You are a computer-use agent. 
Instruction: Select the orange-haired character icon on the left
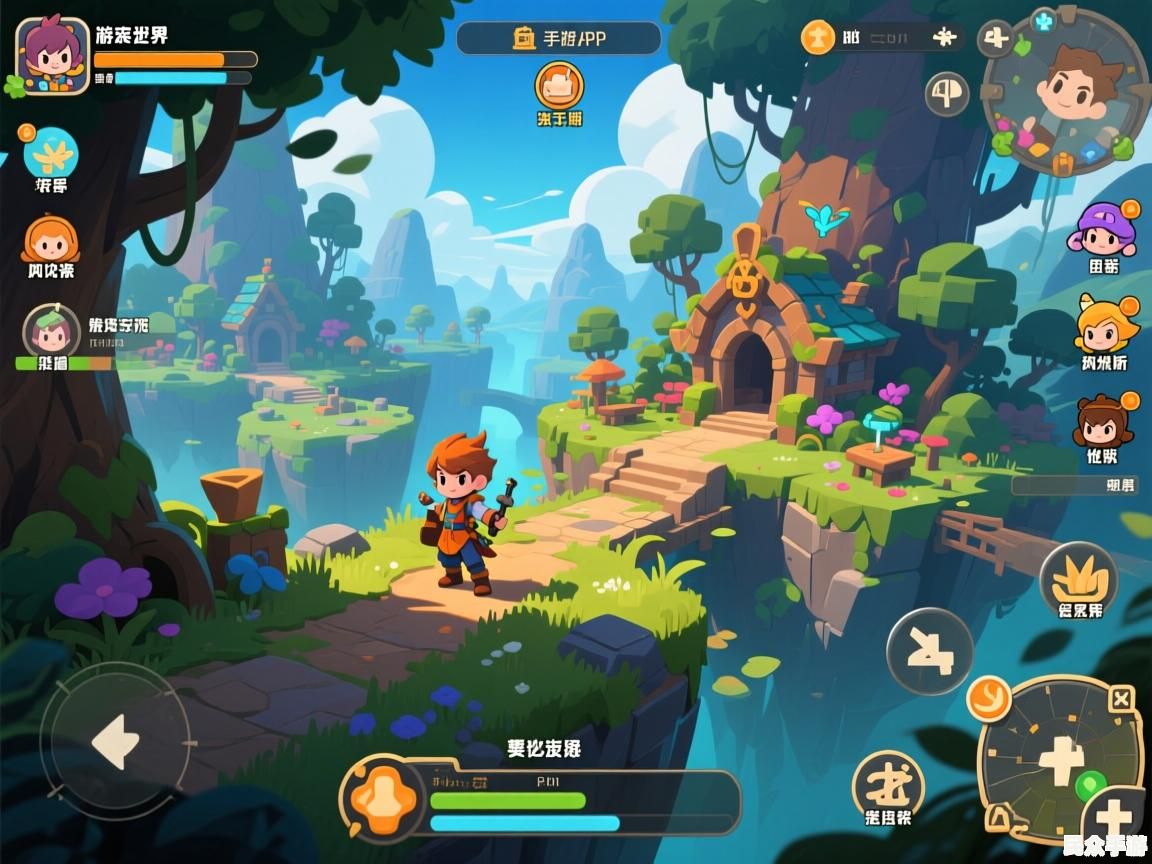click(x=50, y=240)
